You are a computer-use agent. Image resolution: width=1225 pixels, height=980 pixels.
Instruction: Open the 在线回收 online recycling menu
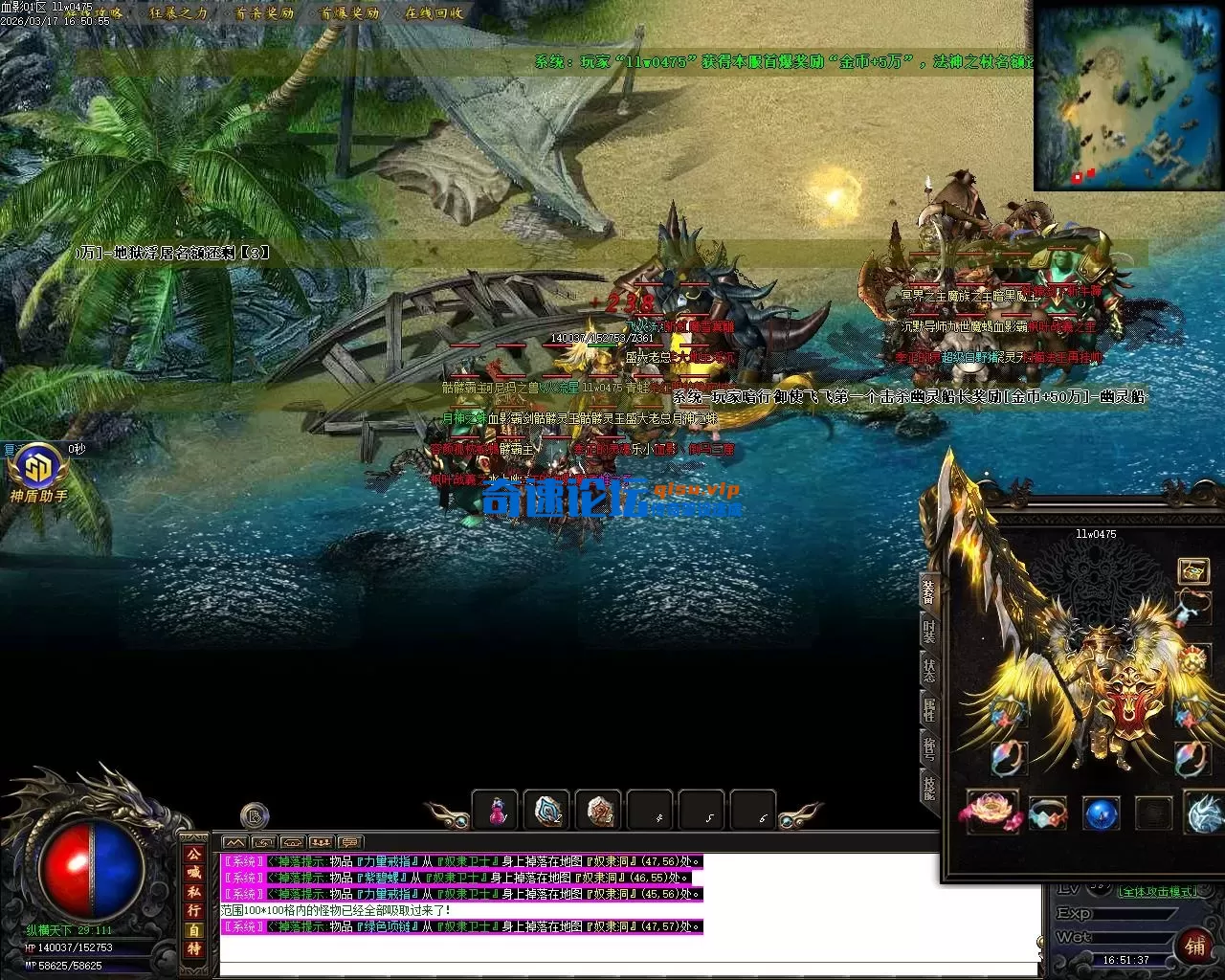click(434, 13)
